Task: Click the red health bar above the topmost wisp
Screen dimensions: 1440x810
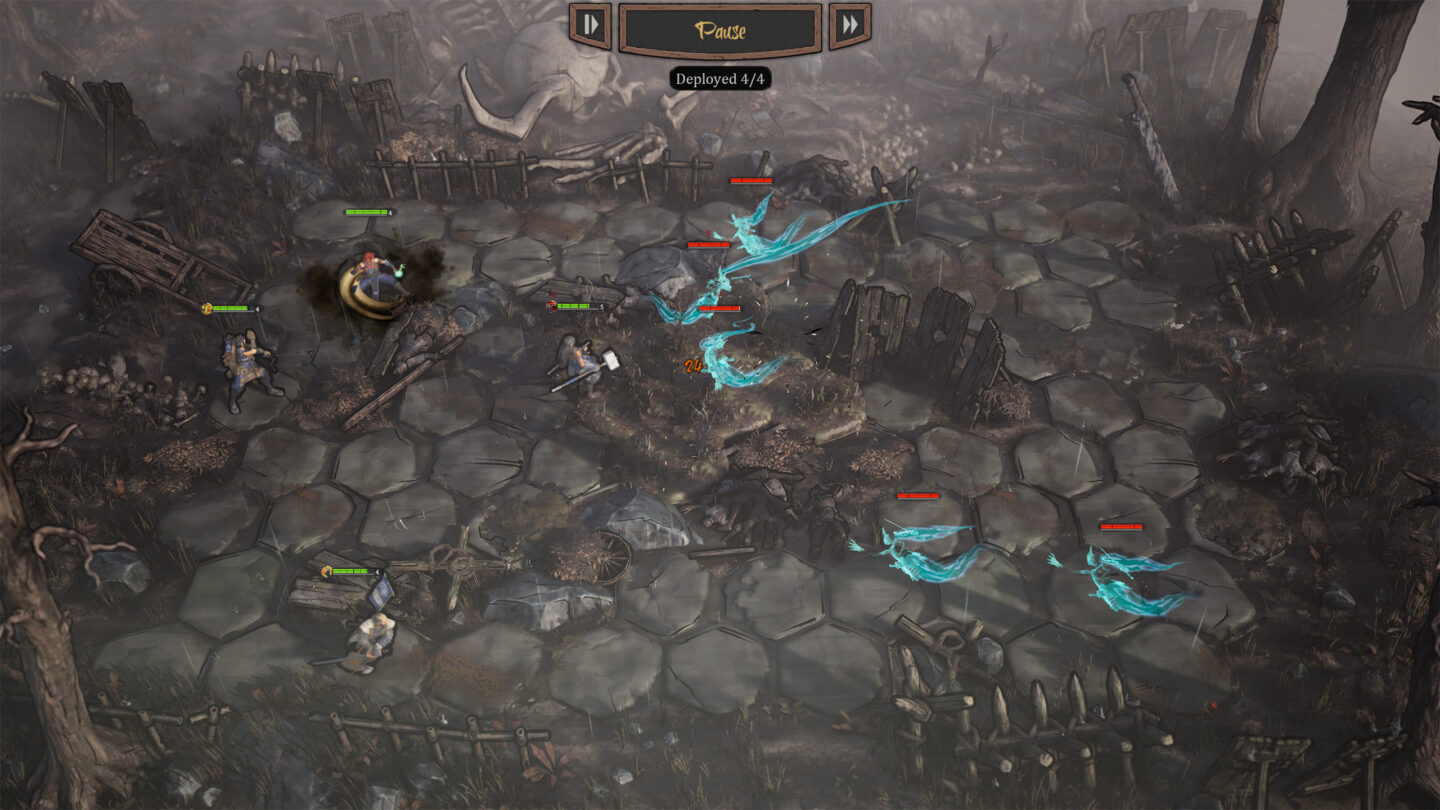Action: coord(752,182)
